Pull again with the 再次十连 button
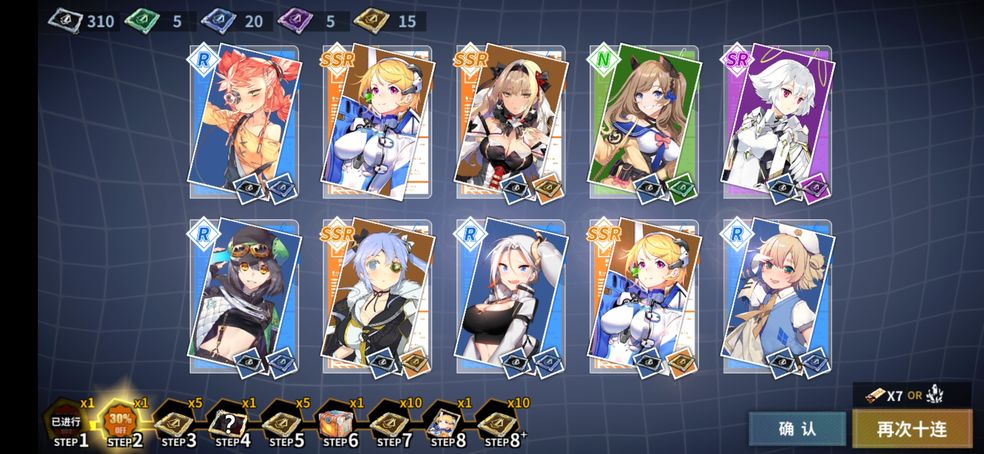Screen dimensions: 984x454 (x=911, y=428)
